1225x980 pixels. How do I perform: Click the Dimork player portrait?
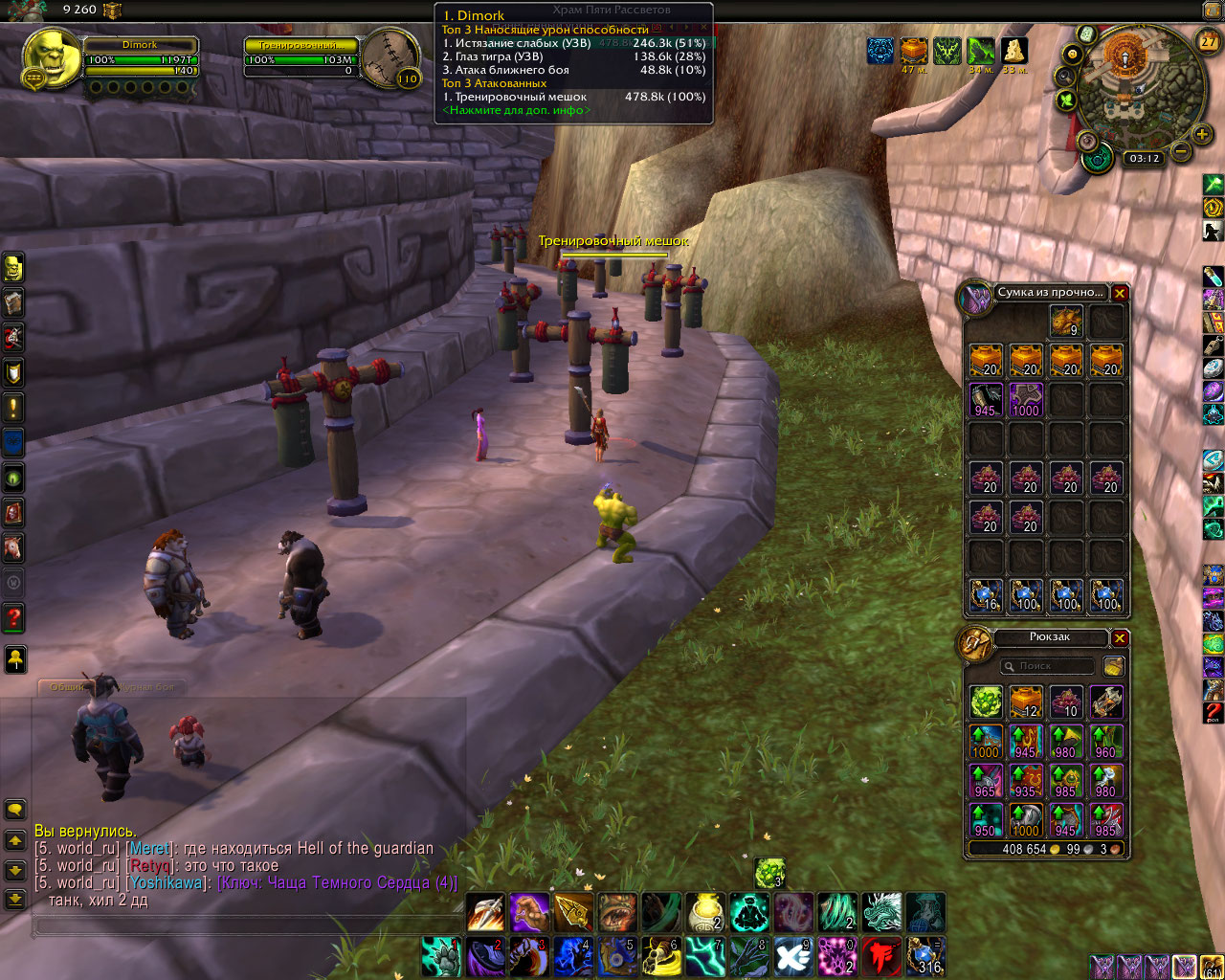coord(51,57)
